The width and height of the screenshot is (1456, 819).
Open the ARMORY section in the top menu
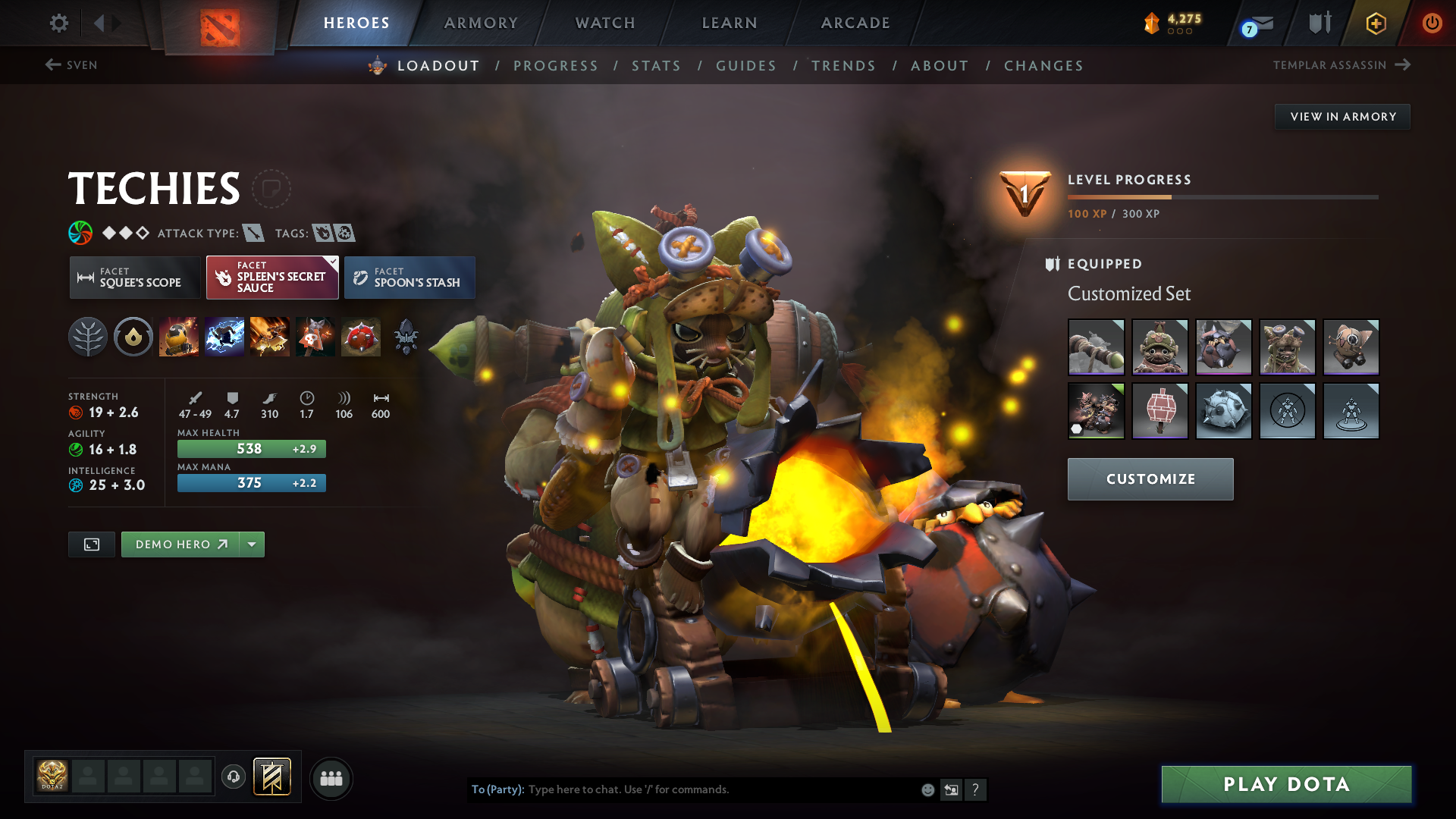coord(480,23)
